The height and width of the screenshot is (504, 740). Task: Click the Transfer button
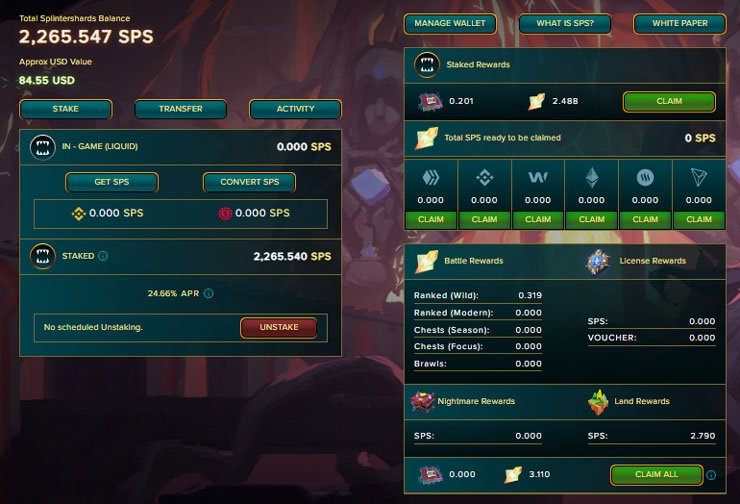(180, 109)
